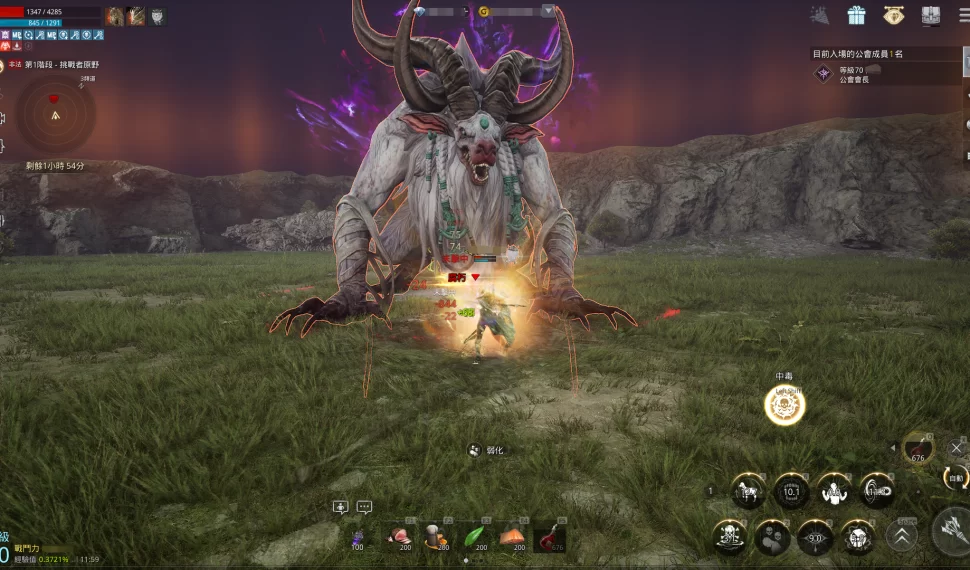Activate the skull and crossbones skill
The width and height of the screenshot is (970, 570).
coord(728,537)
